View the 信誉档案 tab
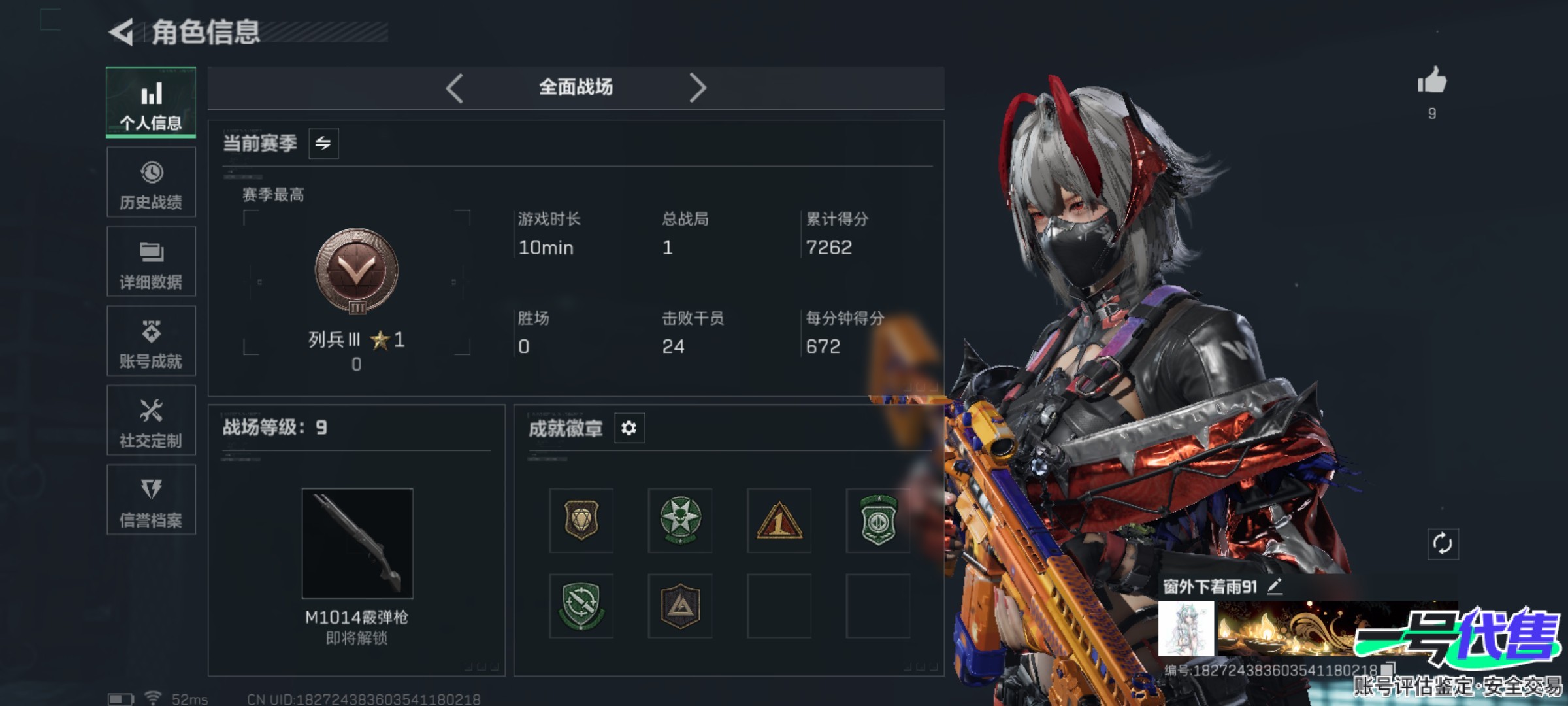The width and height of the screenshot is (1568, 706). tap(151, 500)
